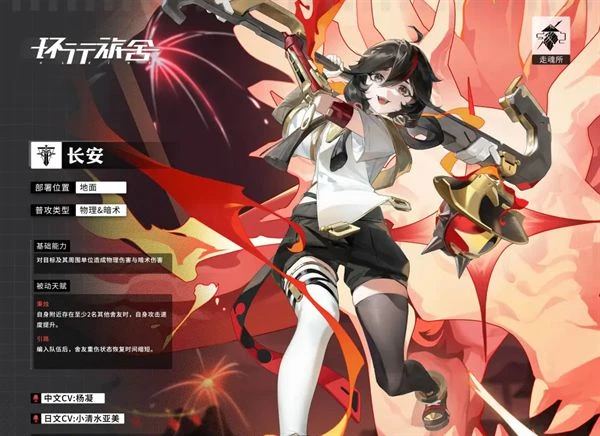Play the 日文CV 小清水亚美 voice sample
This screenshot has height=436, width=600.
pos(36,419)
